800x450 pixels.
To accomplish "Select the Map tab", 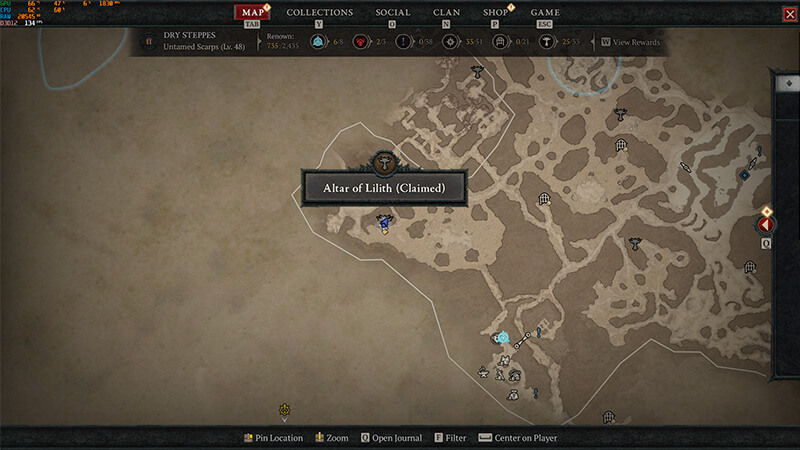I will [x=252, y=12].
